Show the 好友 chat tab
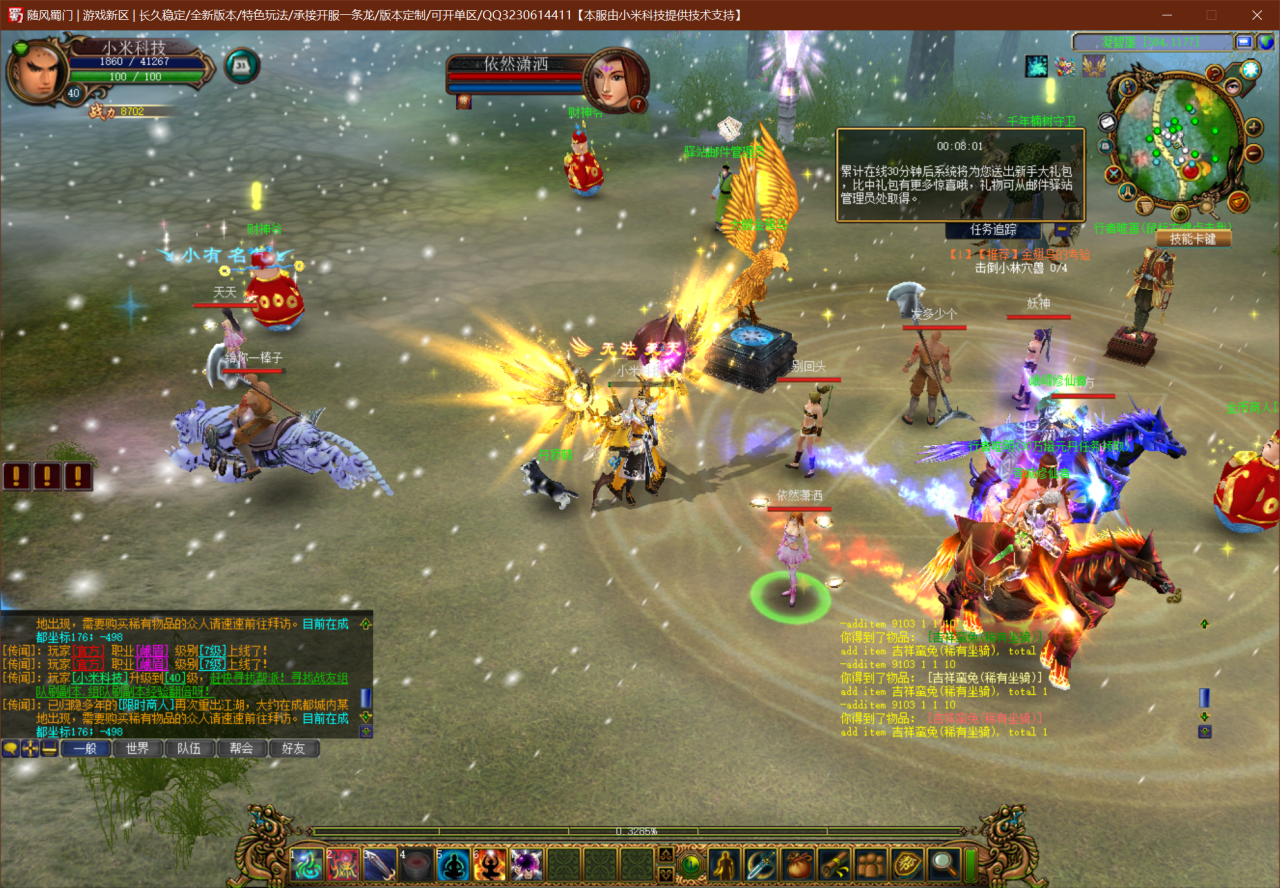Image resolution: width=1280 pixels, height=888 pixels. 293,748
